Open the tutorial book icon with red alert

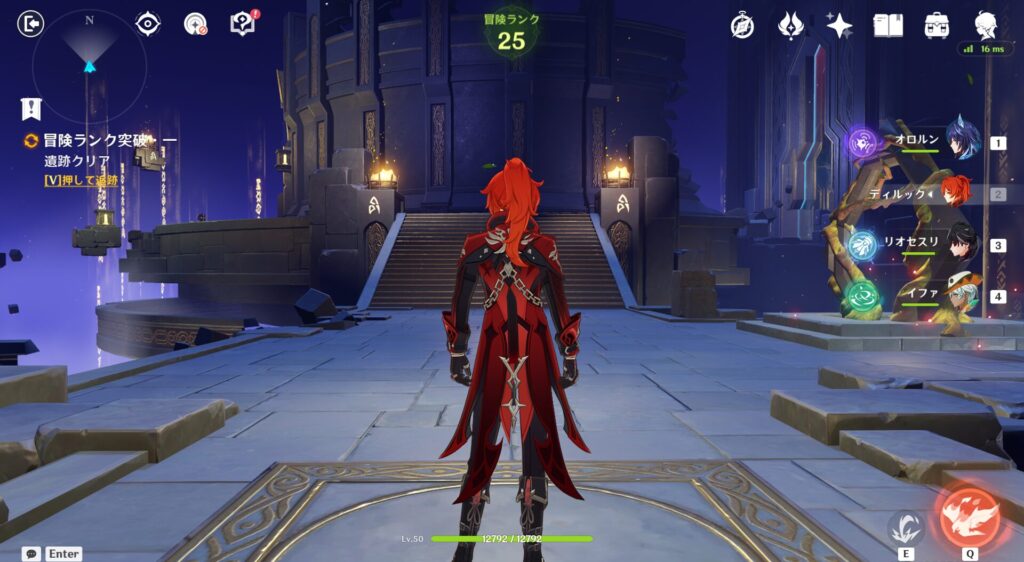[x=243, y=24]
